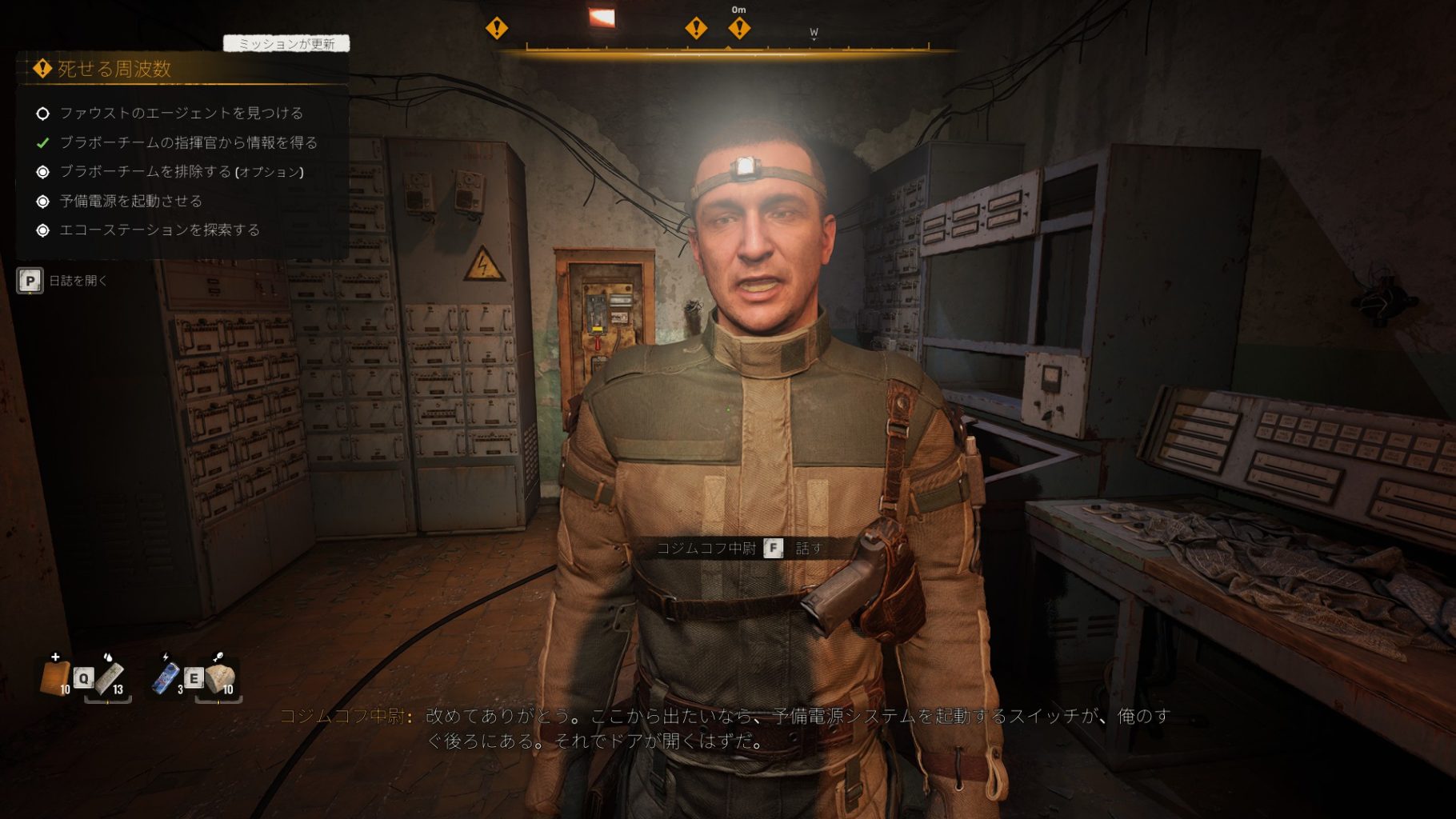Select completed objective ブラボーチームの指揮官から情報を得る

pyautogui.click(x=188, y=143)
